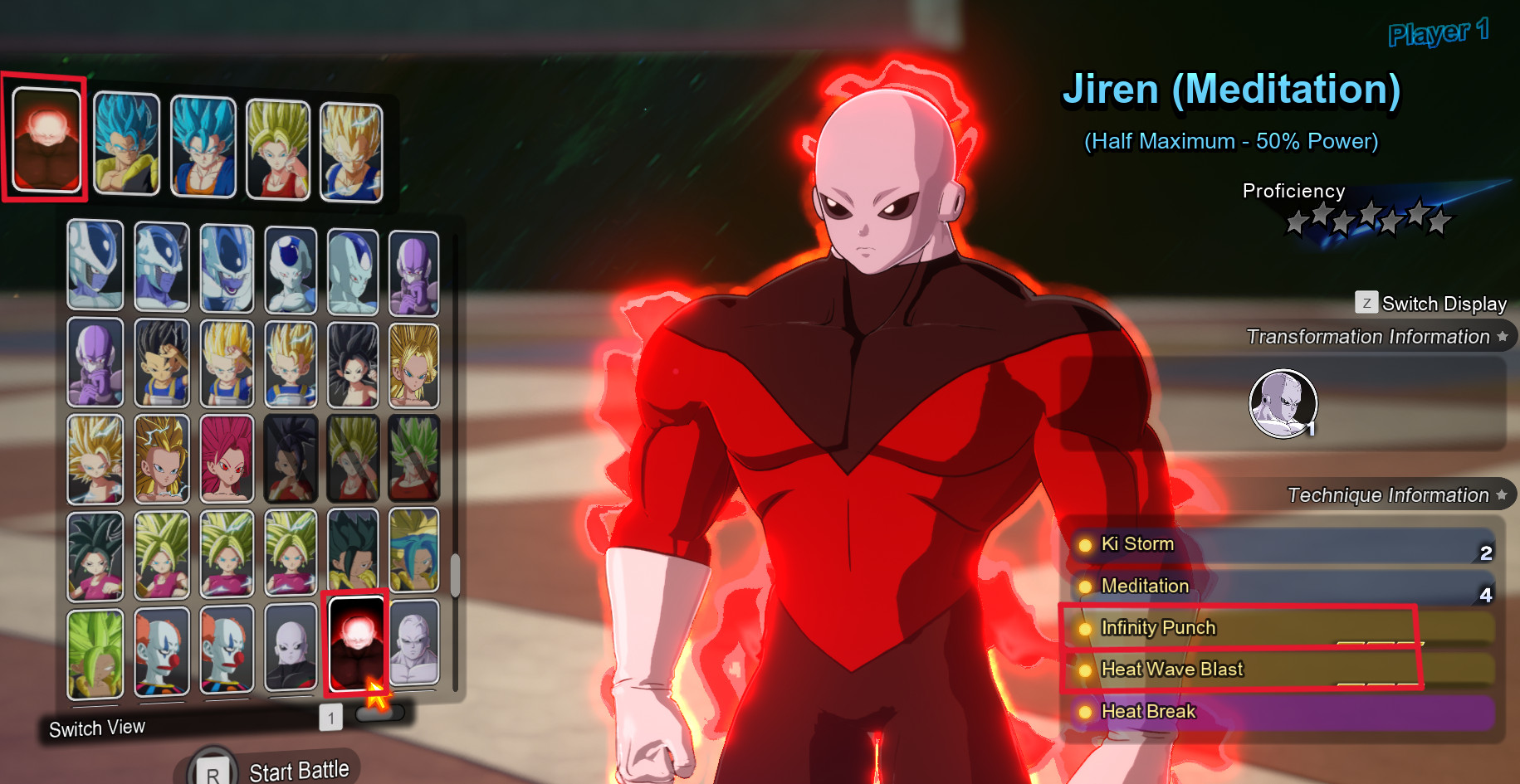Image resolution: width=1520 pixels, height=784 pixels.
Task: Toggle the dark switch next to page number 1
Action: (x=378, y=712)
